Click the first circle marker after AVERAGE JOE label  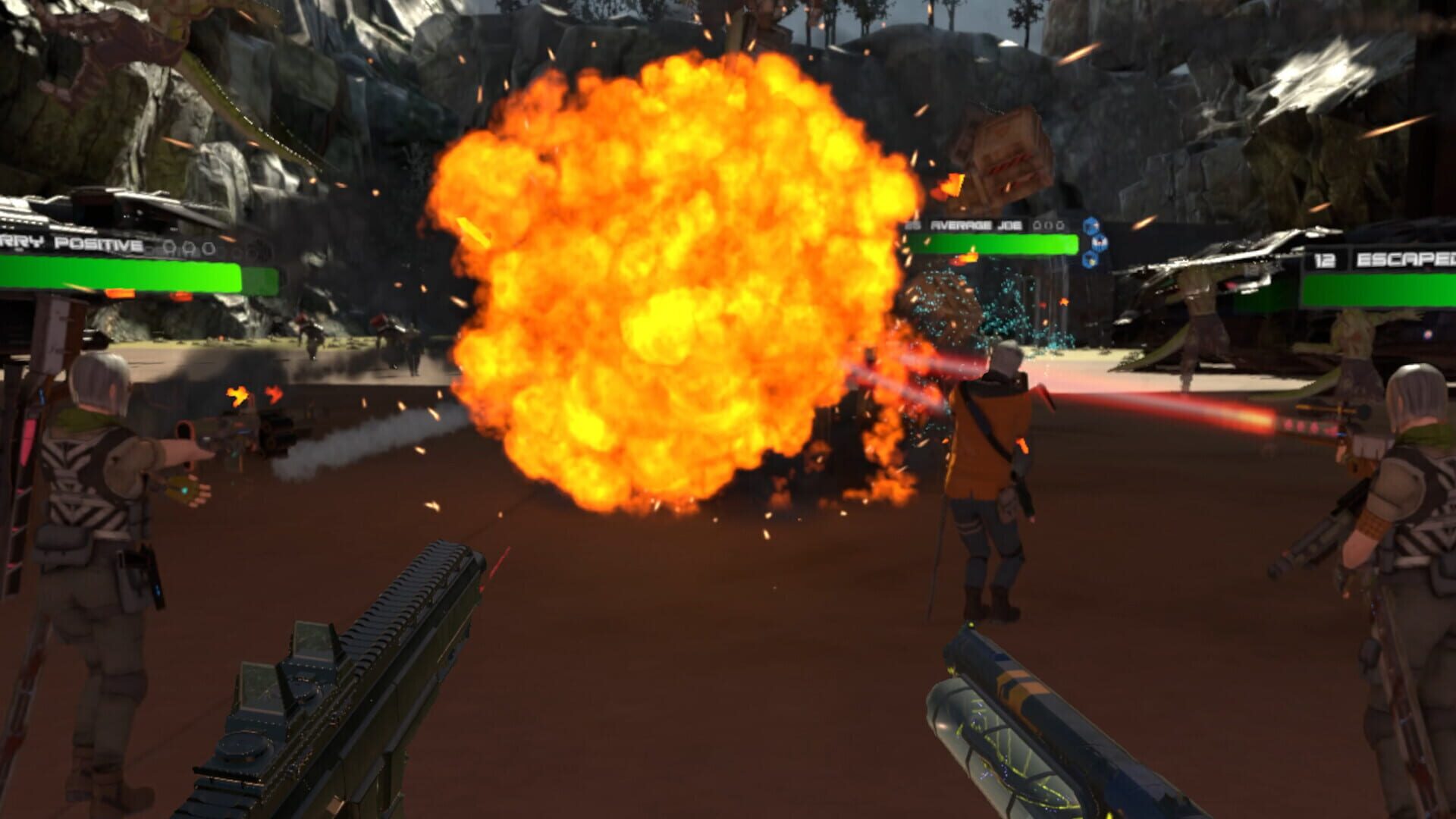pos(1037,225)
